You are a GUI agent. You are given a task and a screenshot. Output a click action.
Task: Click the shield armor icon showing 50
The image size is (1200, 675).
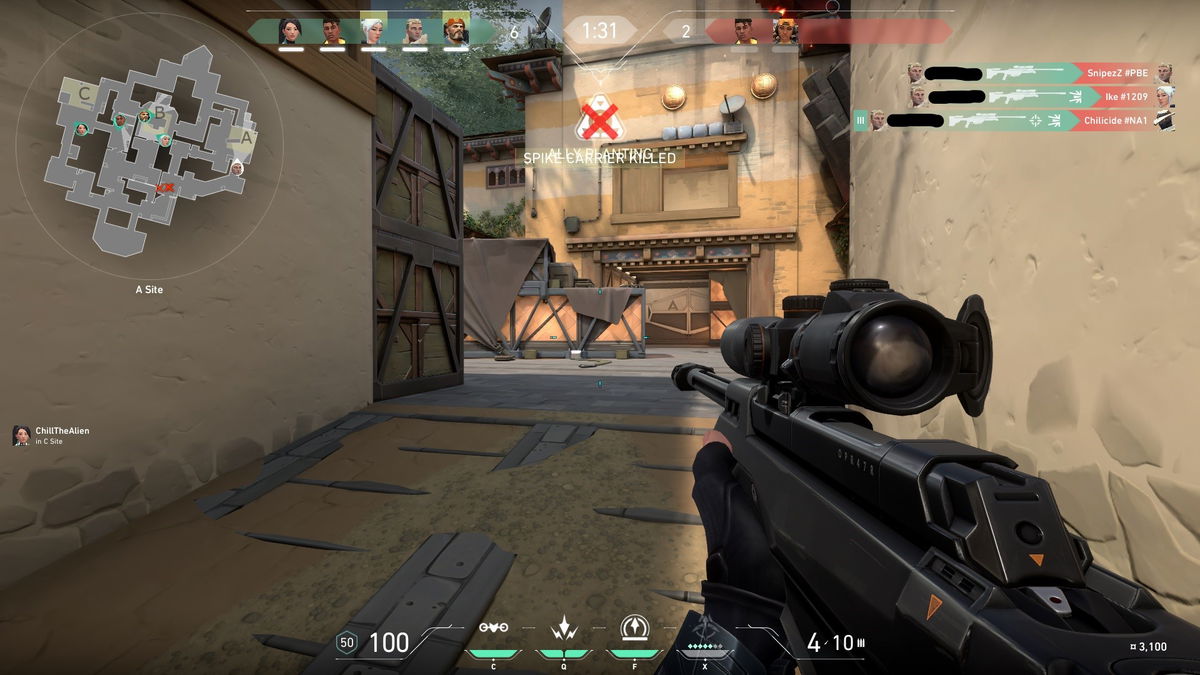(347, 643)
